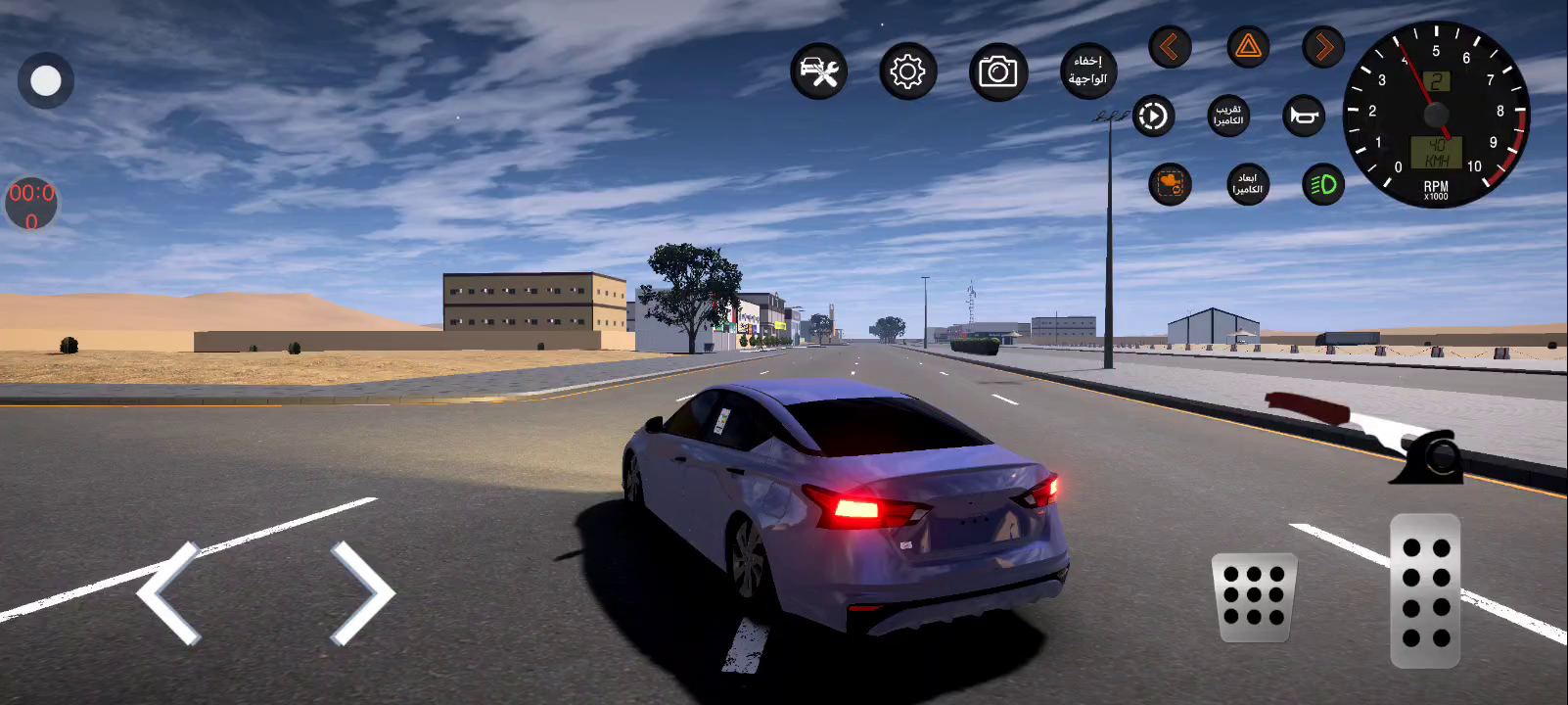1568x705 pixels.
Task: Activate the right turn signal
Action: pos(1323,47)
